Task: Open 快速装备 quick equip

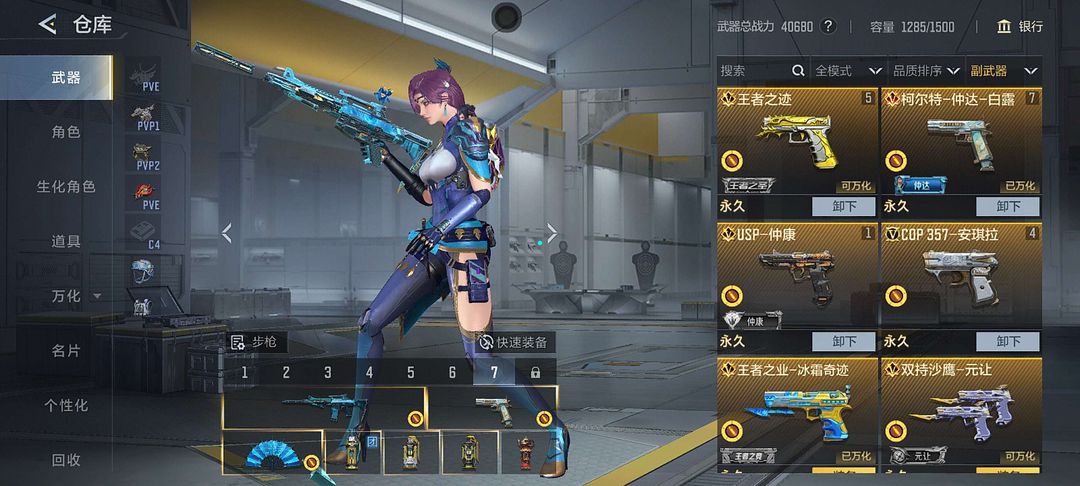Action: coord(513,342)
